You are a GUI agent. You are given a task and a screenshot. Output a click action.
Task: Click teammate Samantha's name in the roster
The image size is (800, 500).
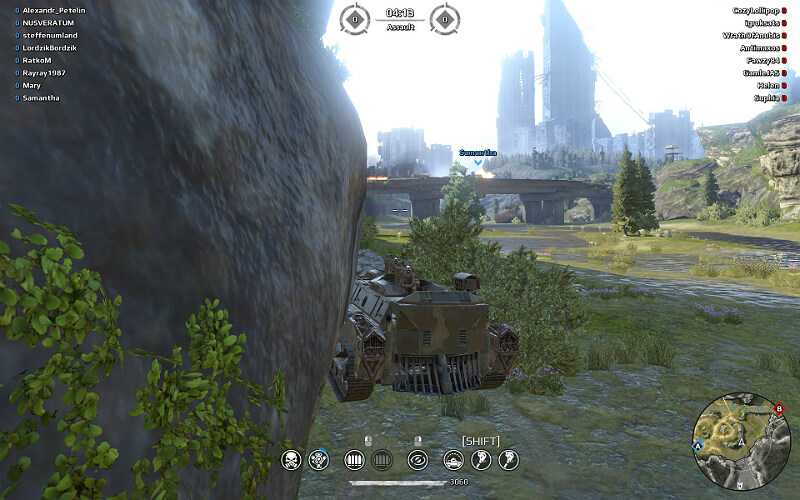[x=41, y=98]
